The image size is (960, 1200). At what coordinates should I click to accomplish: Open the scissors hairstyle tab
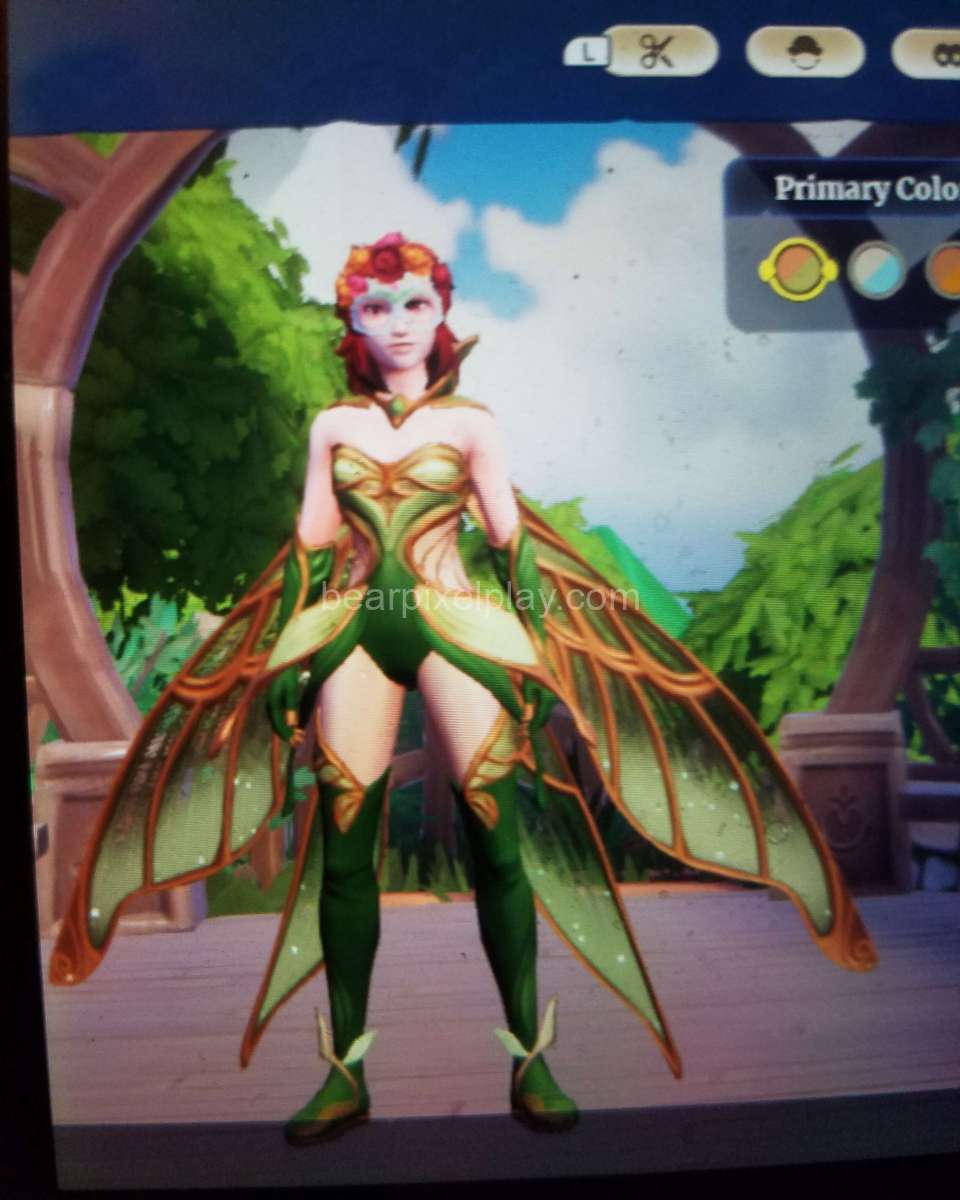pyautogui.click(x=660, y=51)
